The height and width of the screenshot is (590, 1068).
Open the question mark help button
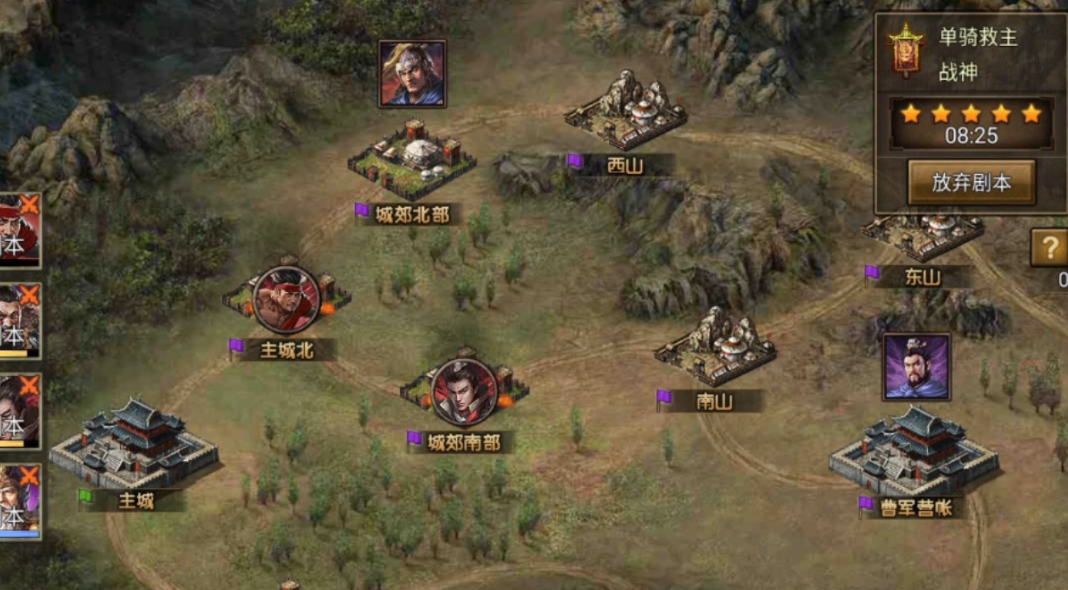tap(1049, 247)
